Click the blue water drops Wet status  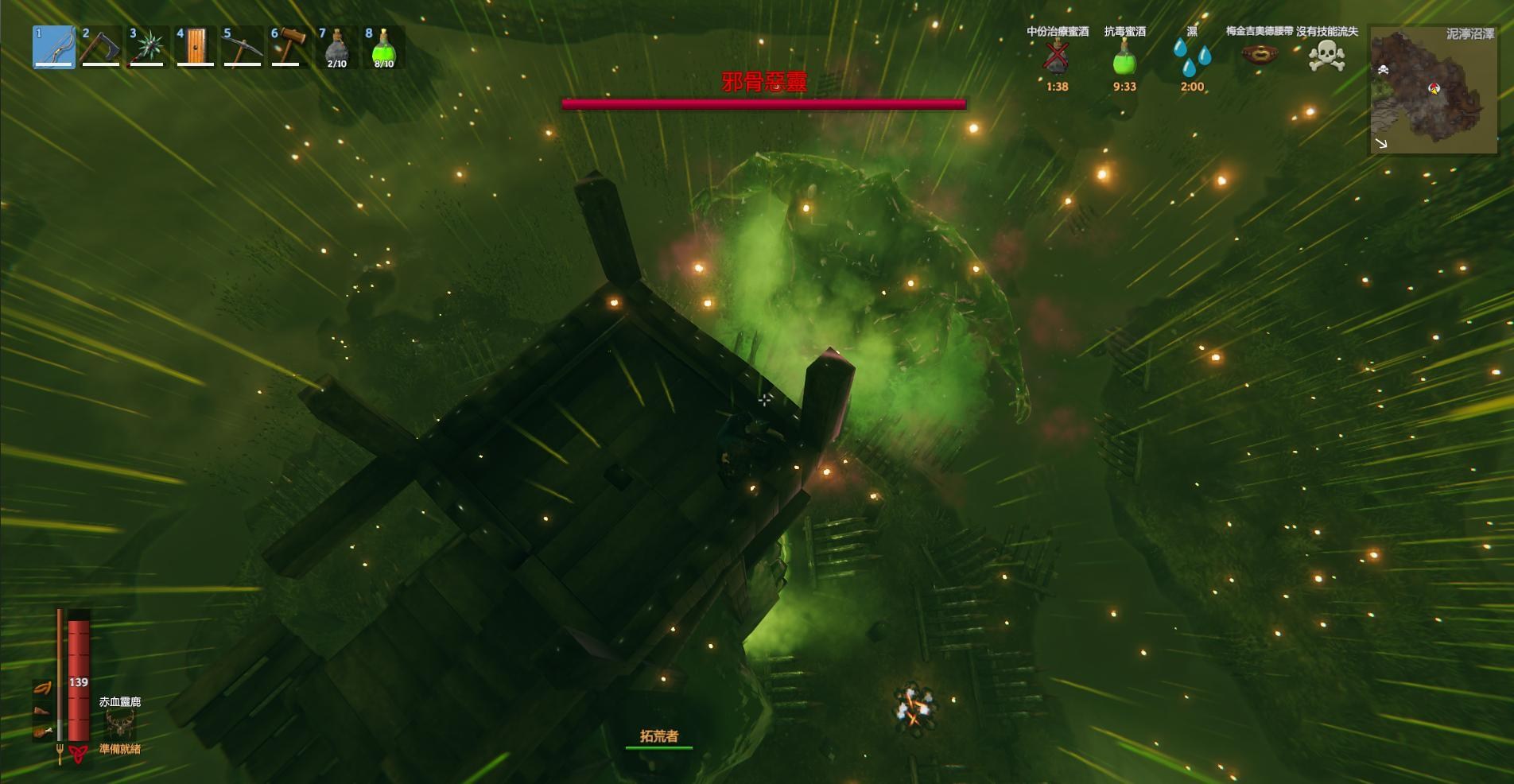1192,57
